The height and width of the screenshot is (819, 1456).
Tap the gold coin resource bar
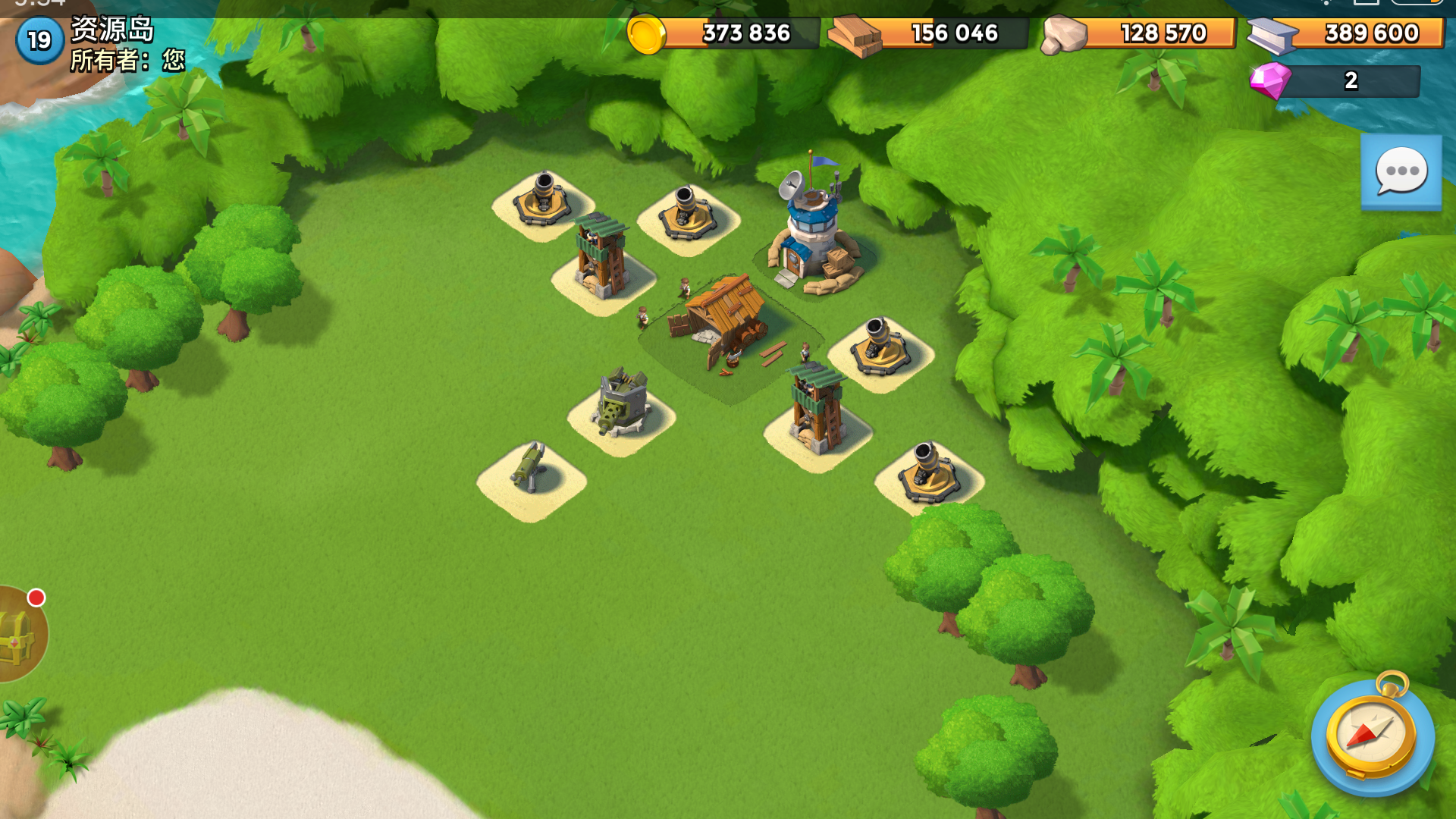point(724,33)
